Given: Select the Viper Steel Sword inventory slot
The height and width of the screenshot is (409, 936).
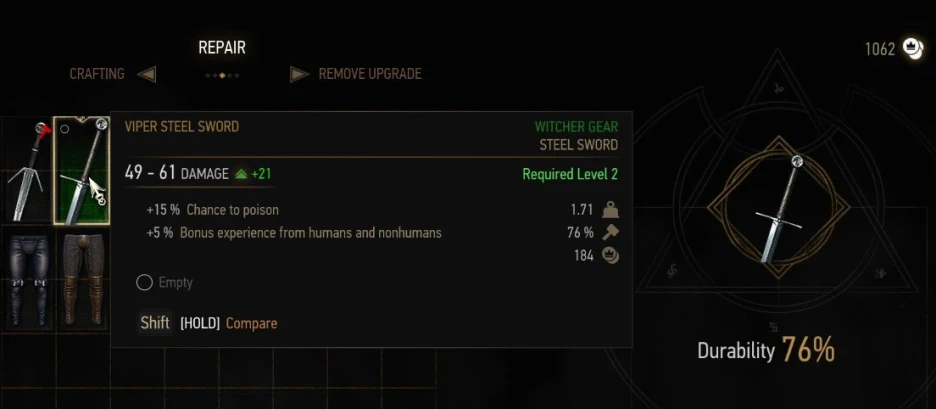Looking at the screenshot, I should point(81,170).
